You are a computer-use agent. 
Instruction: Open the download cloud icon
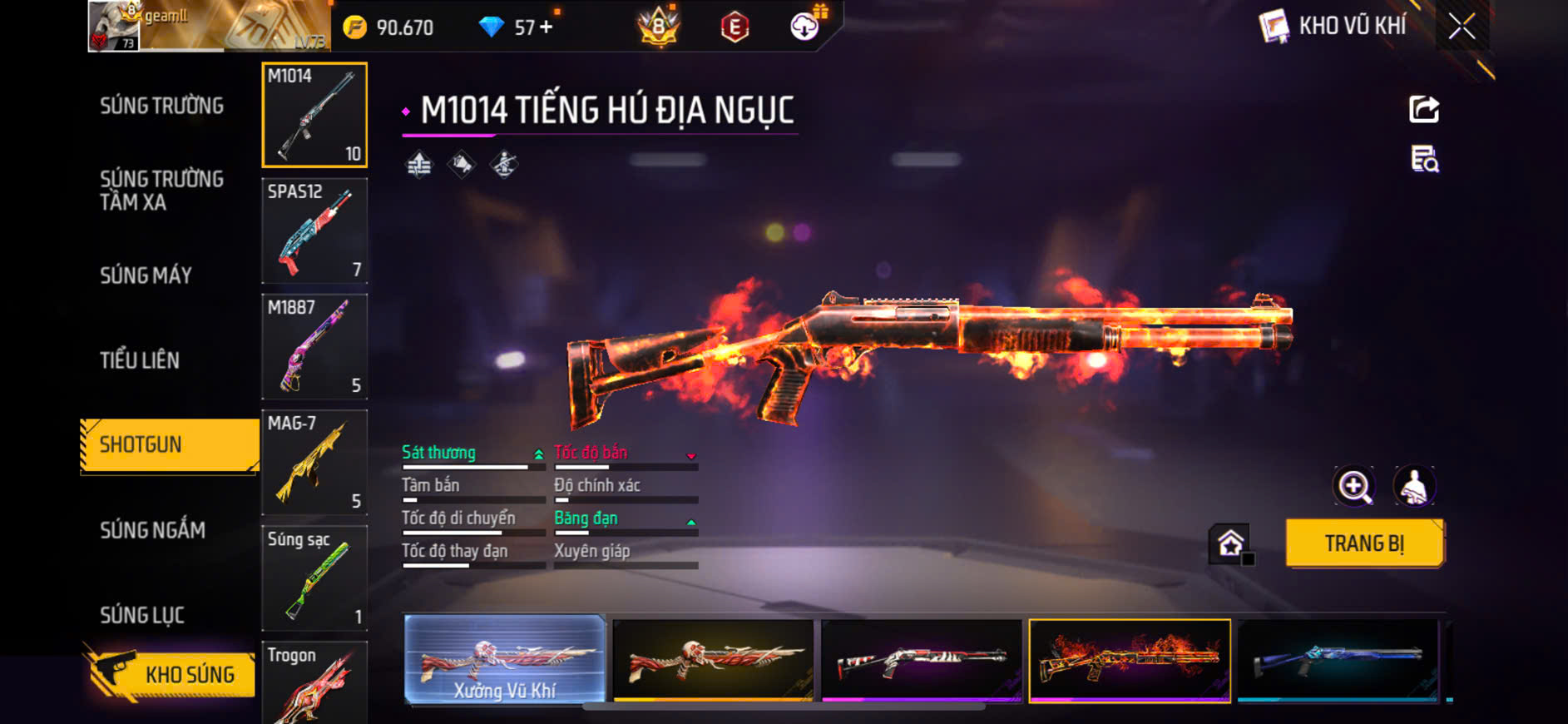(804, 27)
